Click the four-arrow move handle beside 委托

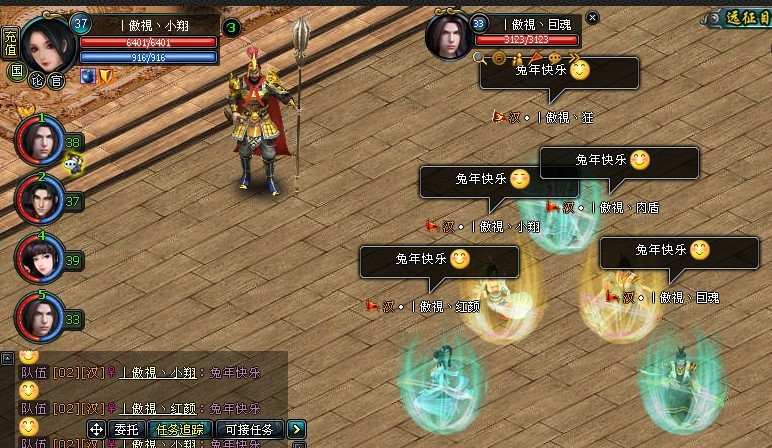click(96, 429)
